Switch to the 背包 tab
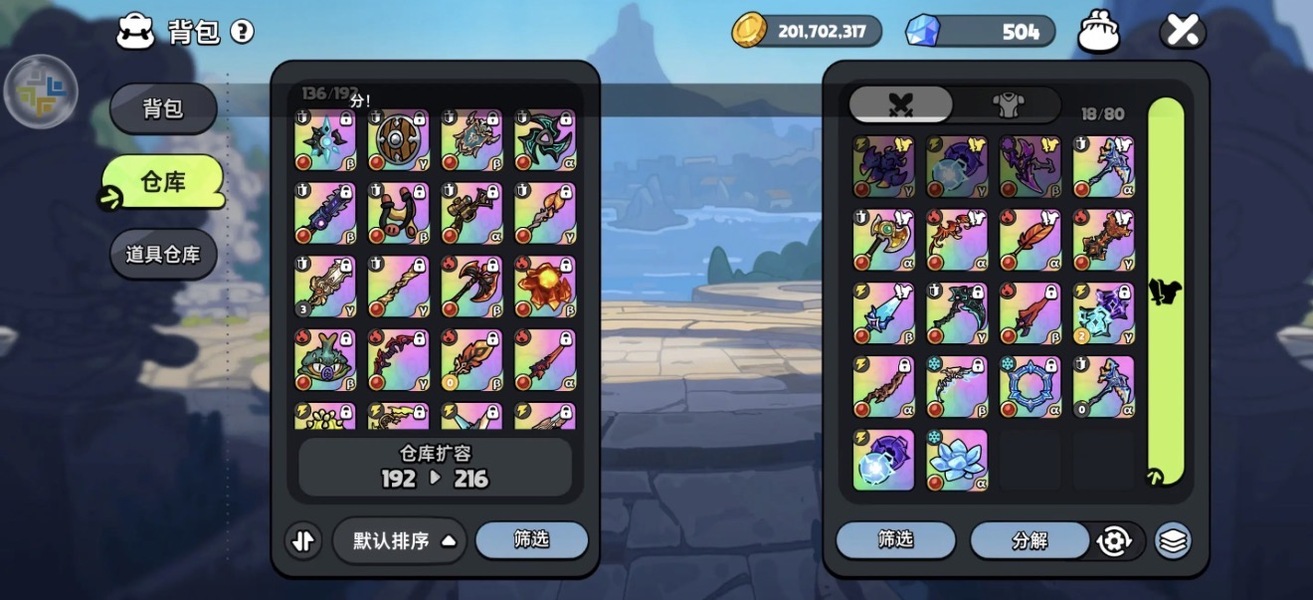 pyautogui.click(x=163, y=108)
